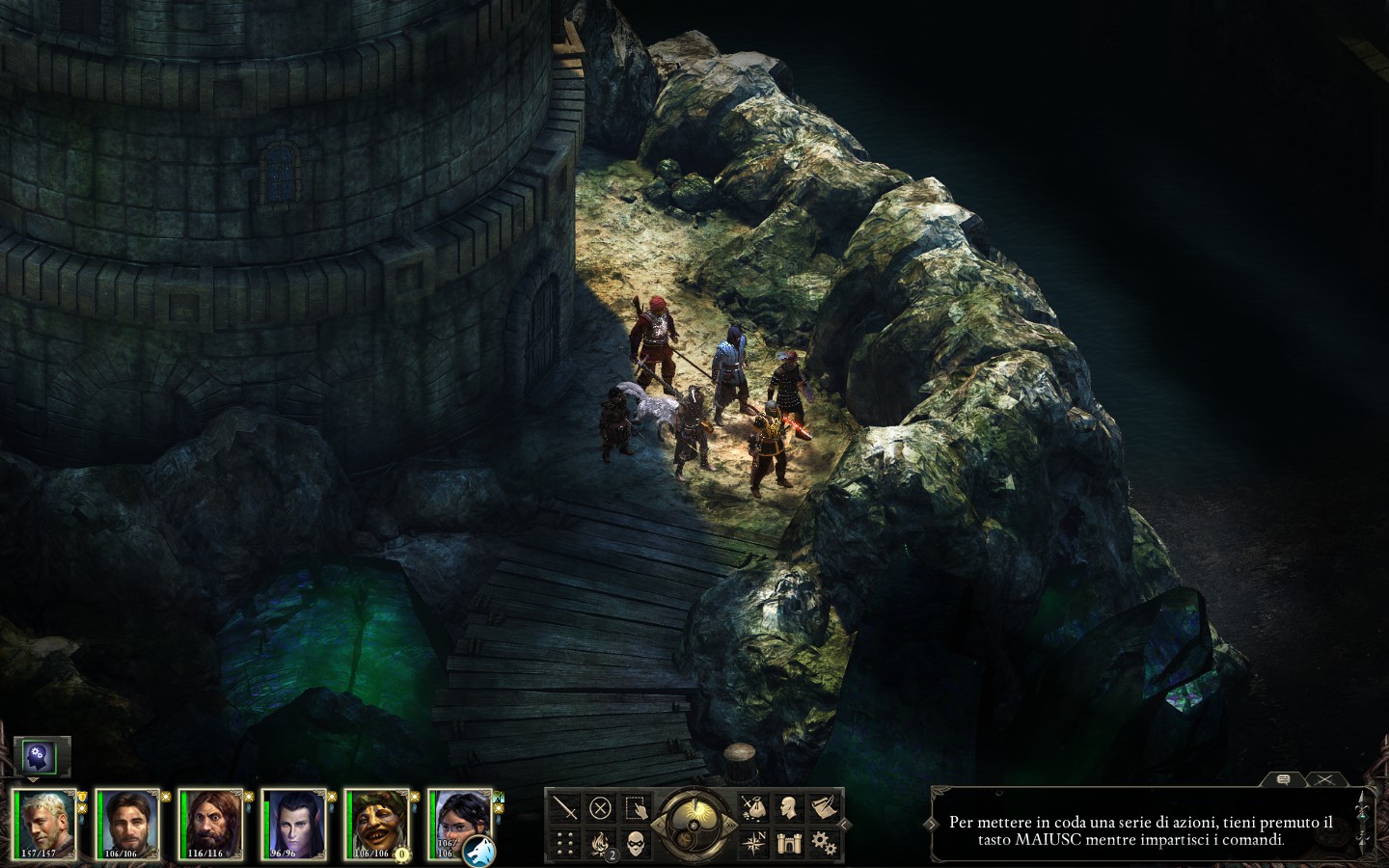Viewport: 1389px width, 868px height.
Task: Open the character sheet
Action: [x=788, y=805]
